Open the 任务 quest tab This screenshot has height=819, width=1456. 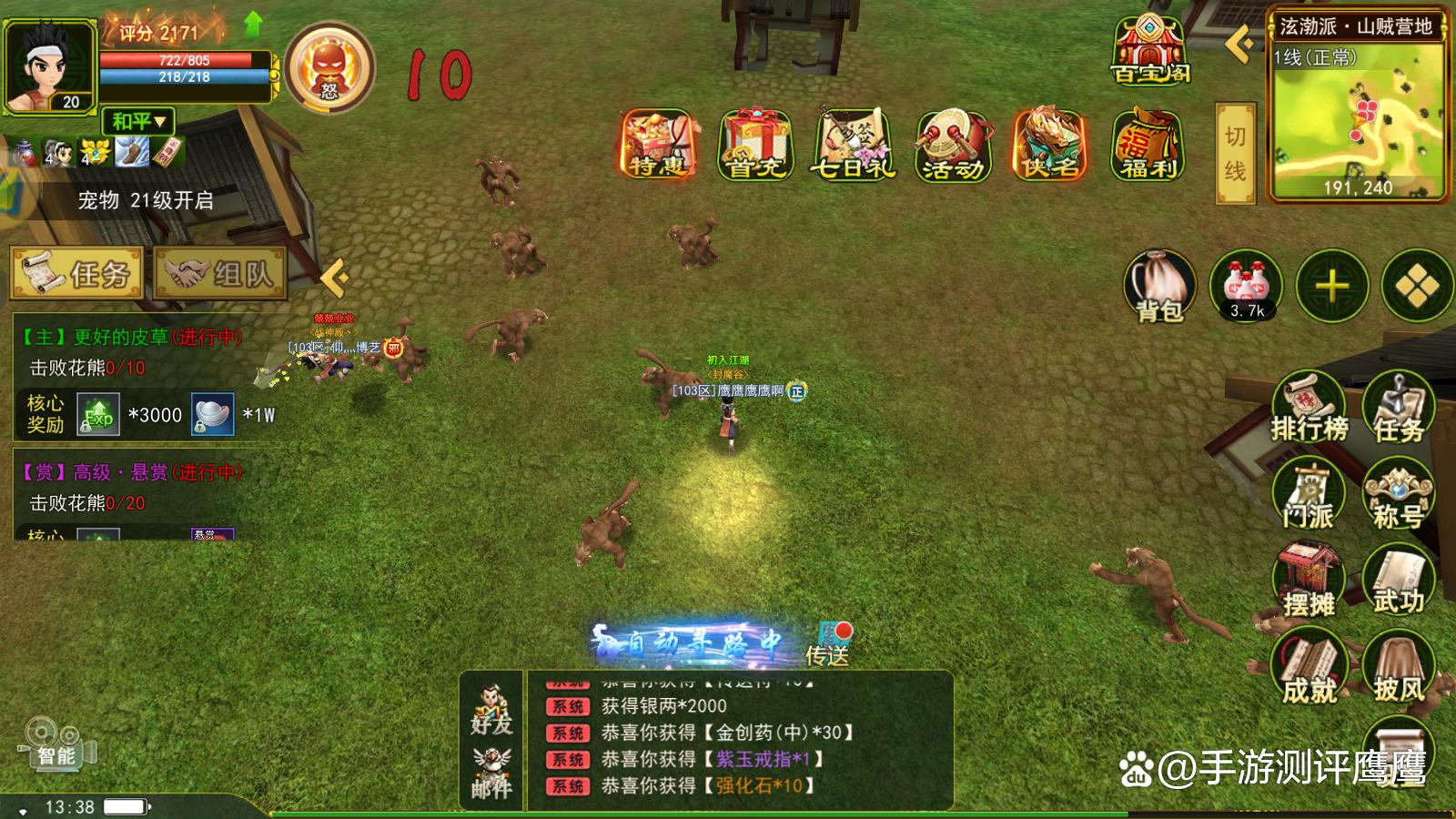[x=77, y=273]
